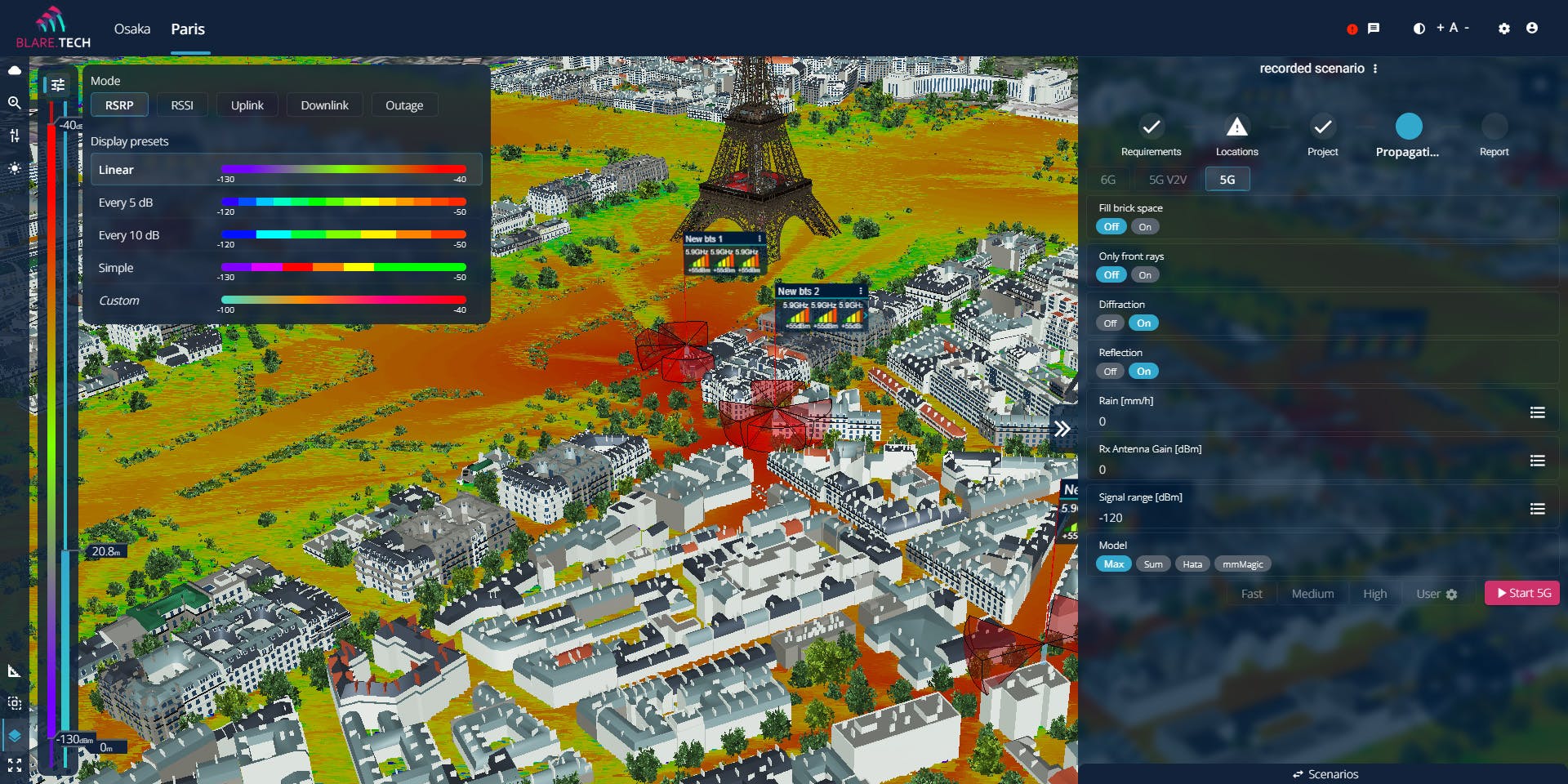Click the chat messages icon in top bar
This screenshot has height=784, width=1568.
[x=1373, y=28]
